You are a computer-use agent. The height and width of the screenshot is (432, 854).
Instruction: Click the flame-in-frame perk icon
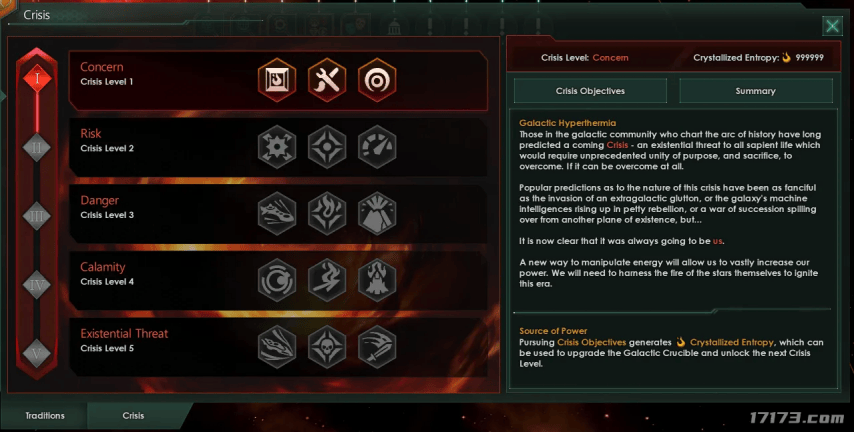pos(277,81)
